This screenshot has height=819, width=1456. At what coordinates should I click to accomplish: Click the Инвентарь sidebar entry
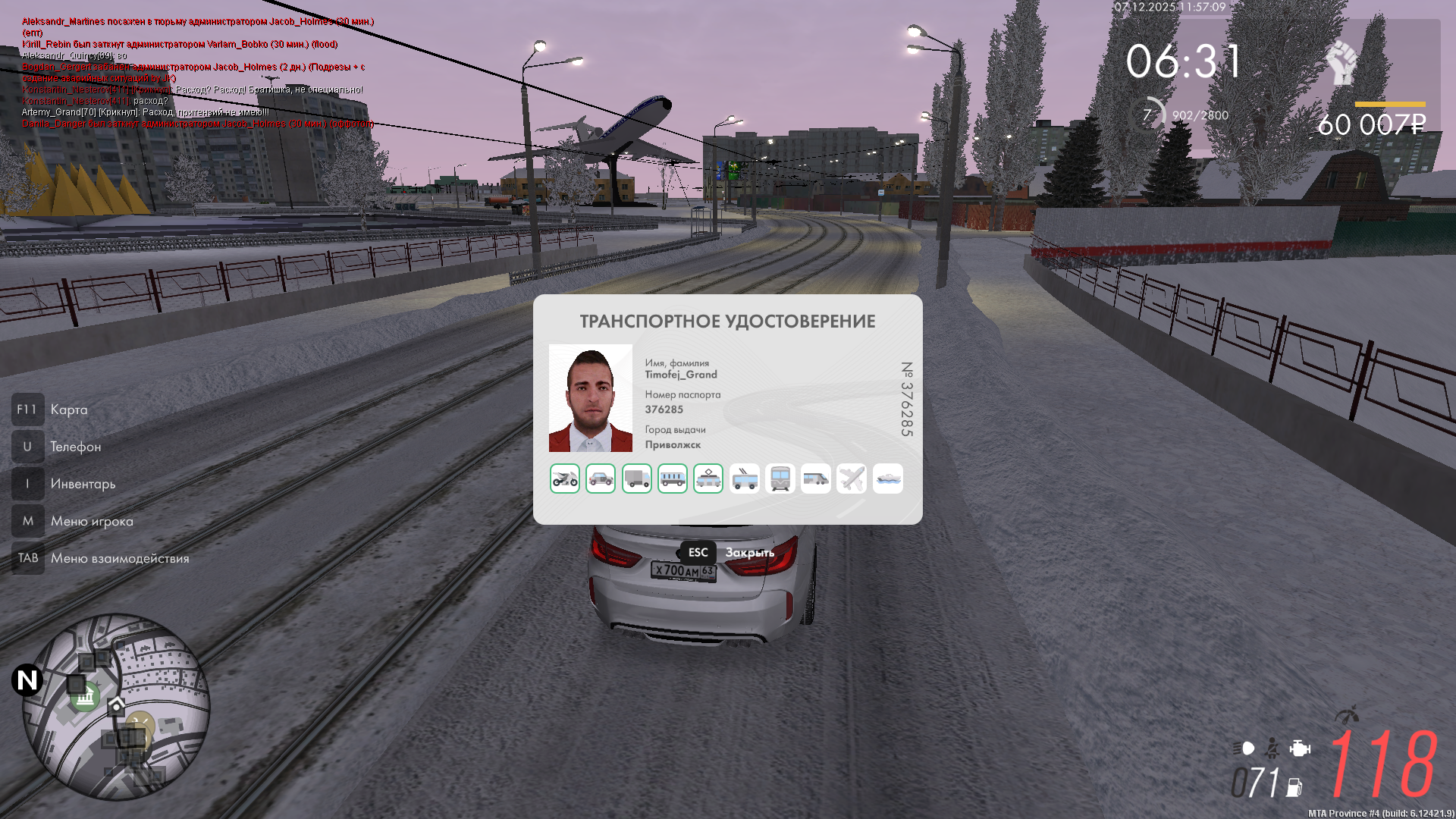(82, 484)
